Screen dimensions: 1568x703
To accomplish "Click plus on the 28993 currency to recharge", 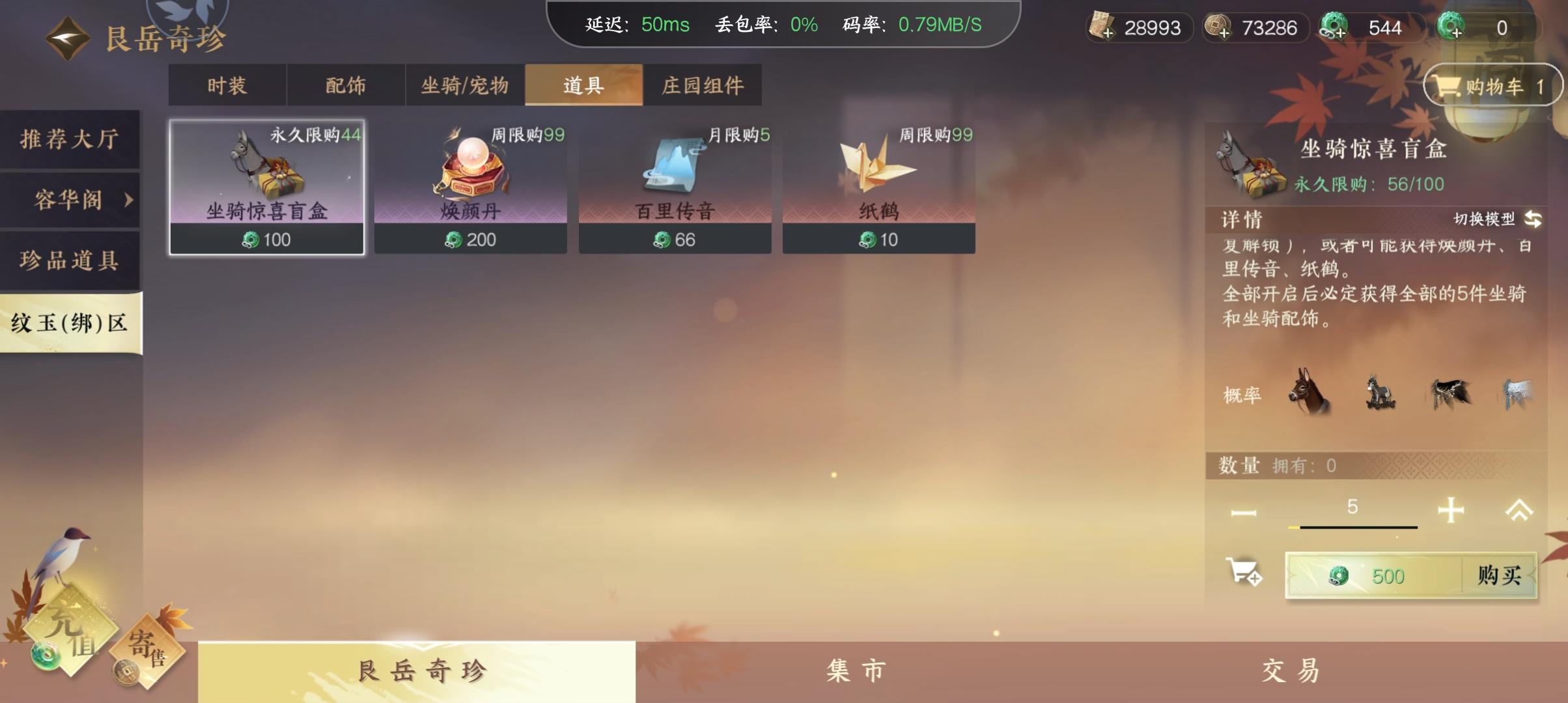I will click(x=1108, y=34).
